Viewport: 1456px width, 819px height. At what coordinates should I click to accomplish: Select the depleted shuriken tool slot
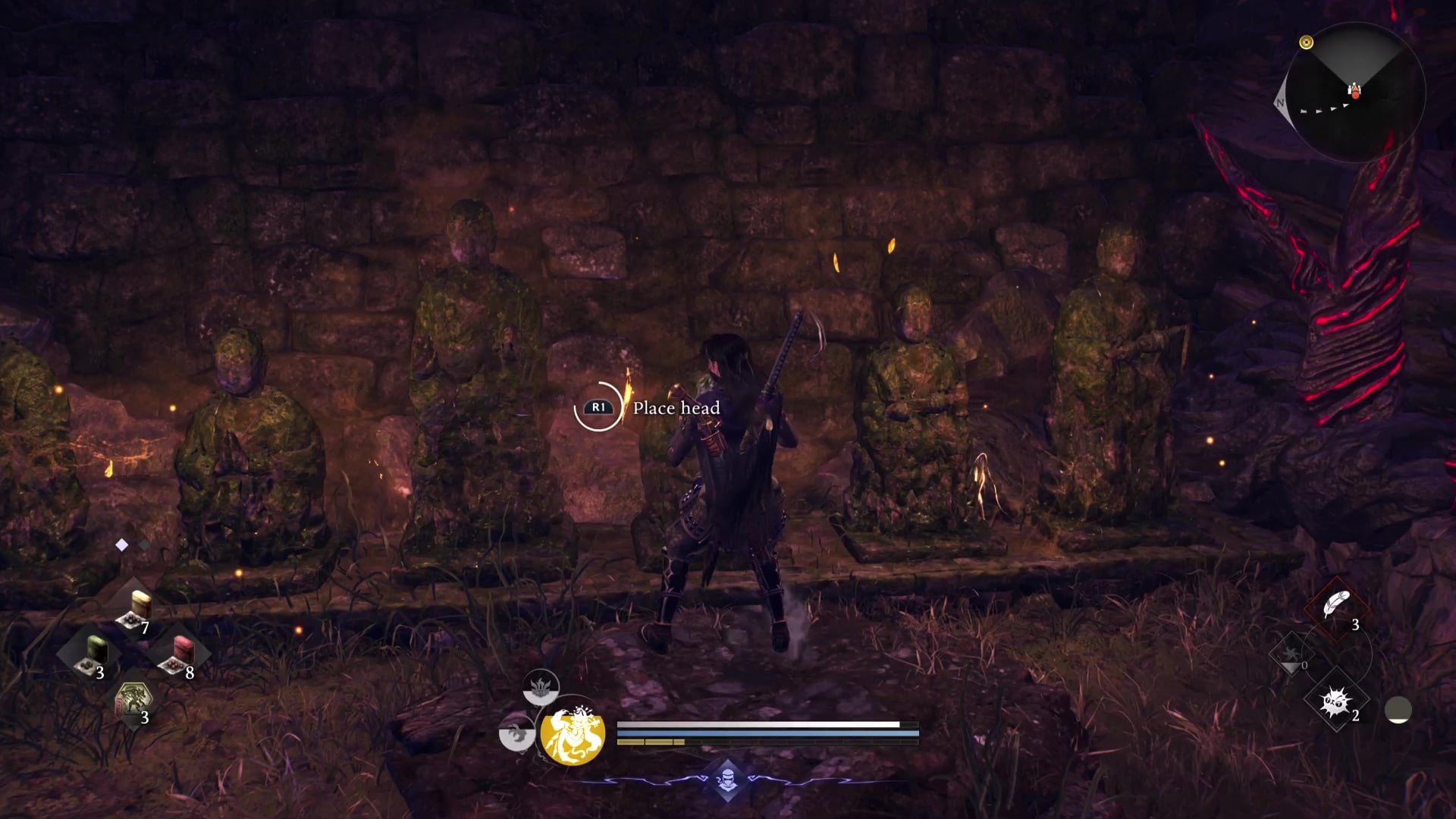(1292, 655)
